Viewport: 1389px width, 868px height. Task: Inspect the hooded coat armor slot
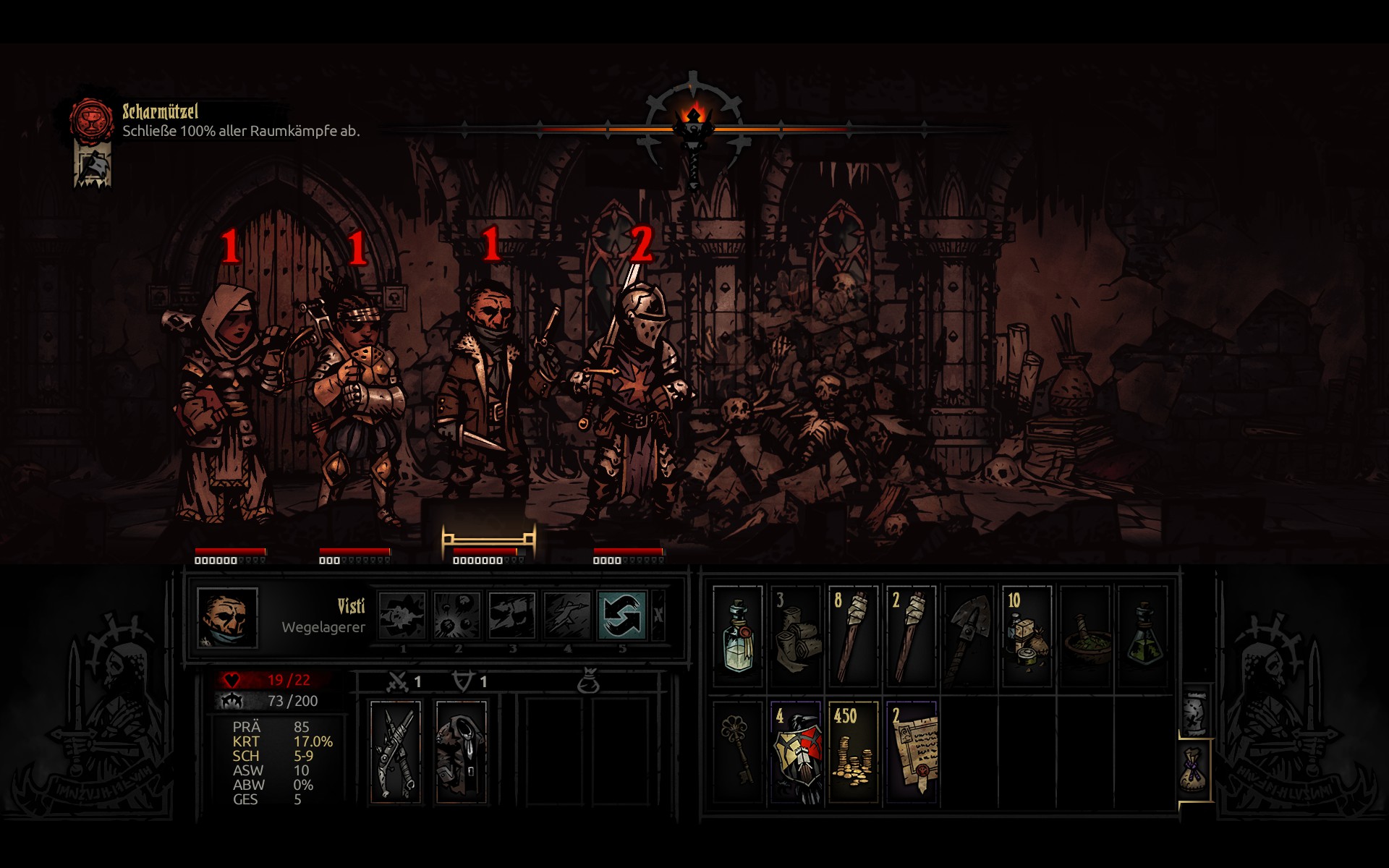[x=461, y=752]
